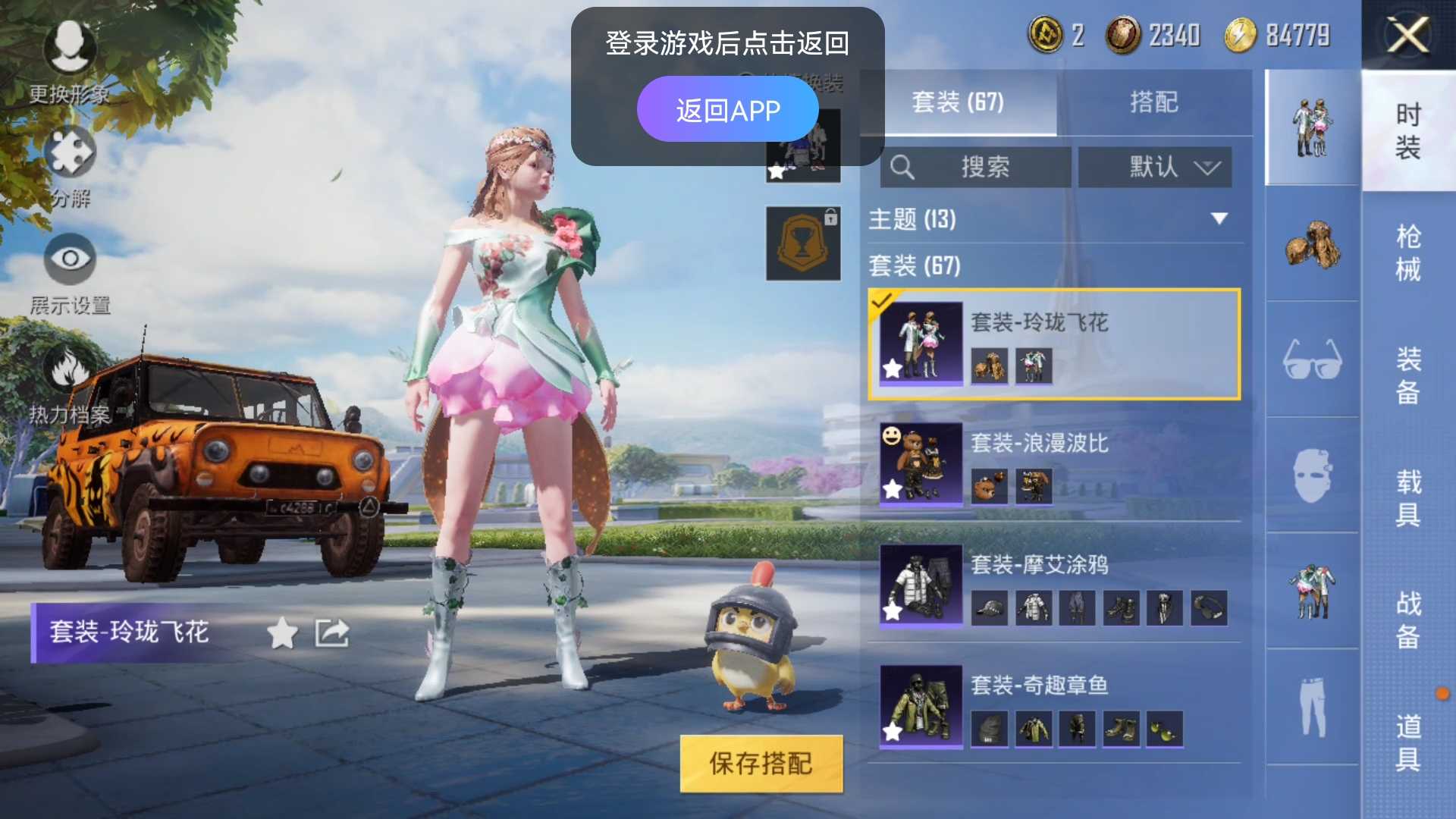
Task: Collapse the 主题 (13) section
Action: tap(1219, 220)
